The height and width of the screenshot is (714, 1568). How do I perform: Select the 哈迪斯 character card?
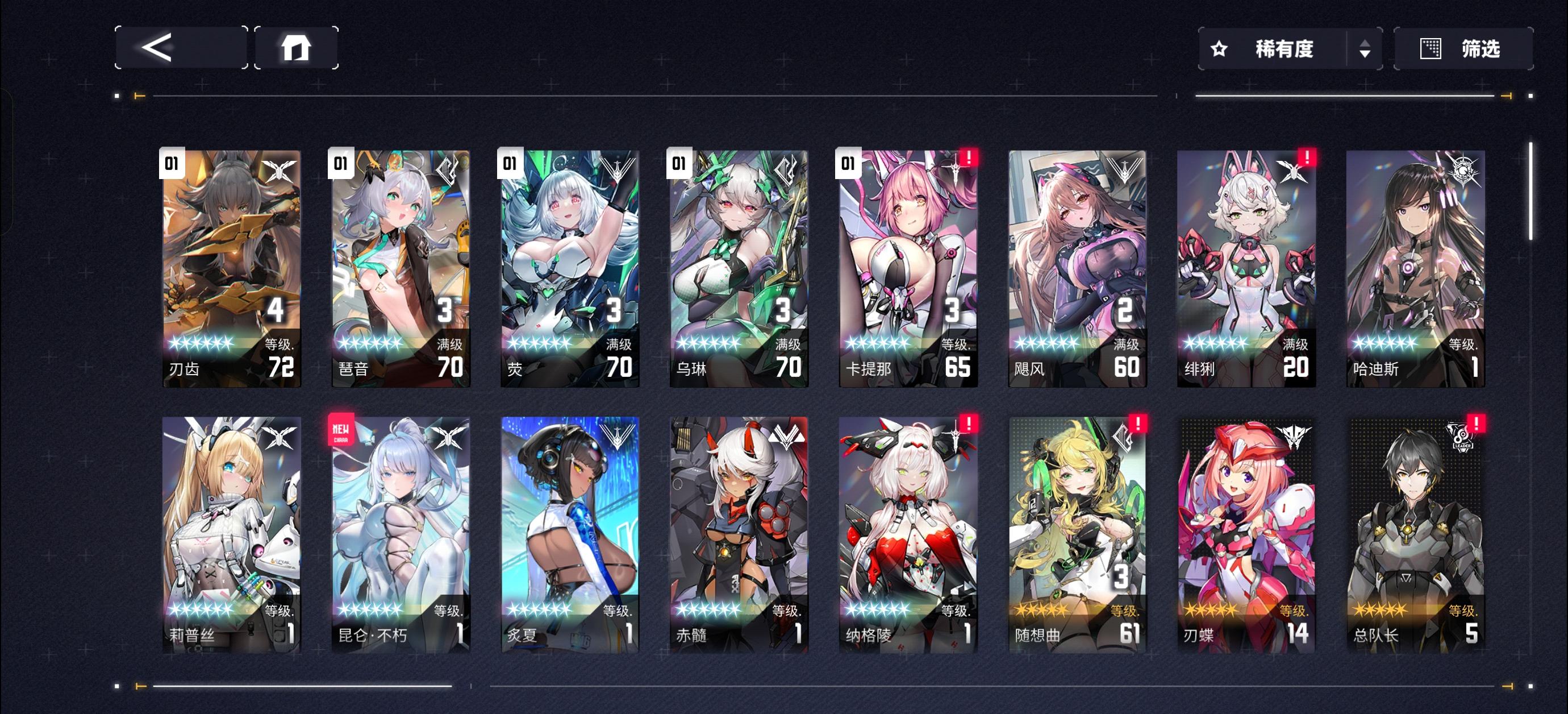click(x=1417, y=268)
